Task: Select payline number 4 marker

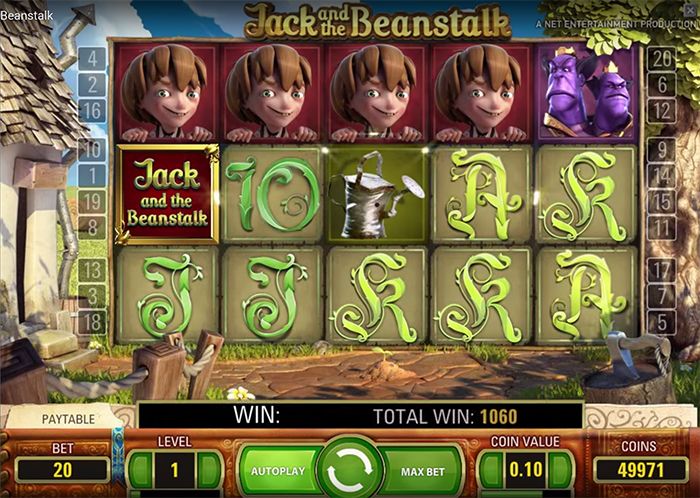Action: 92,58
